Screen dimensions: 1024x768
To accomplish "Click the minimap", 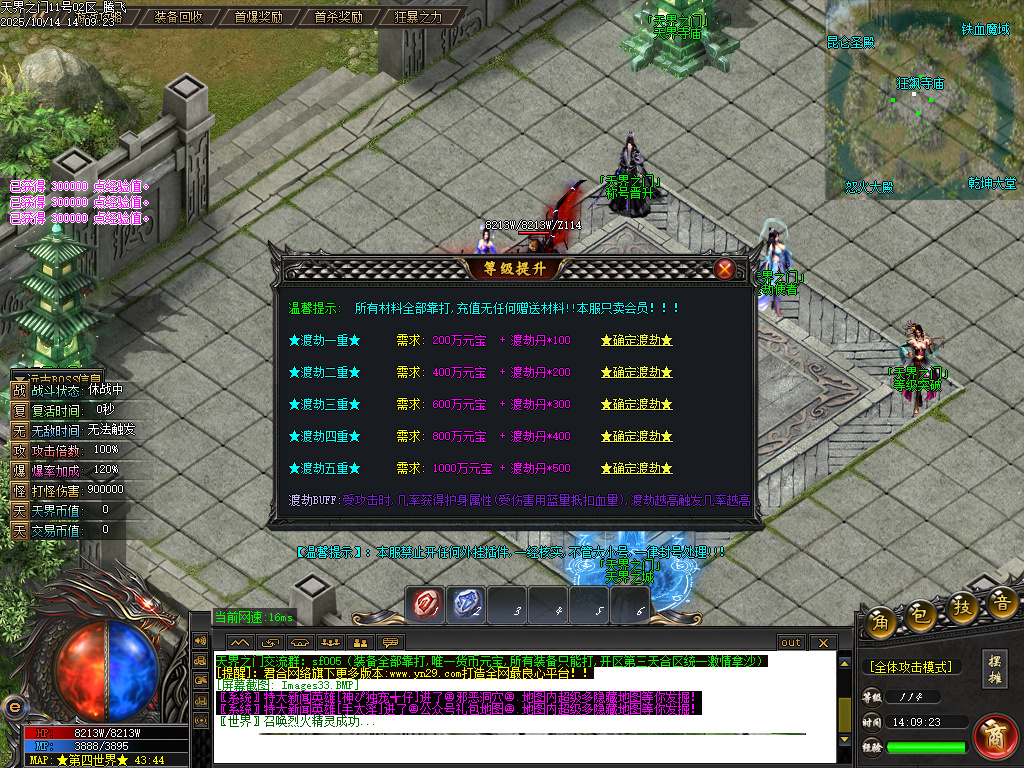I will pyautogui.click(x=918, y=100).
